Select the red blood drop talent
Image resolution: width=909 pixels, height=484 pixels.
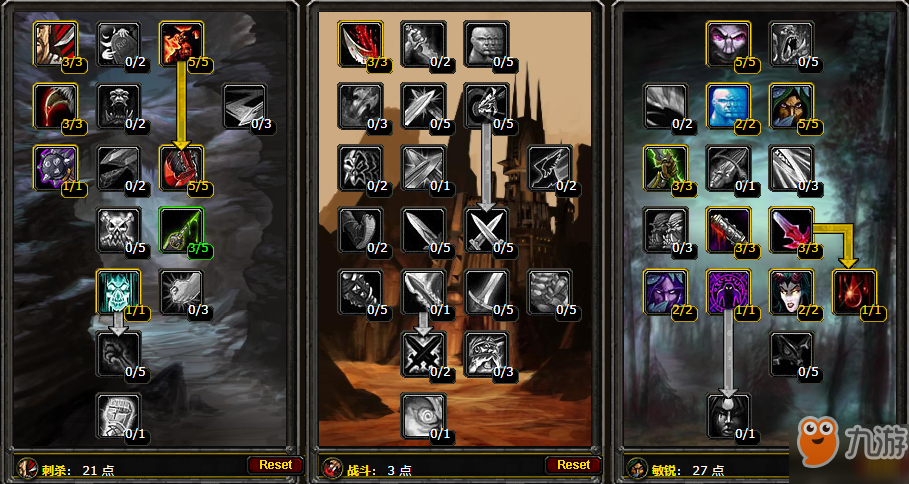click(x=853, y=291)
